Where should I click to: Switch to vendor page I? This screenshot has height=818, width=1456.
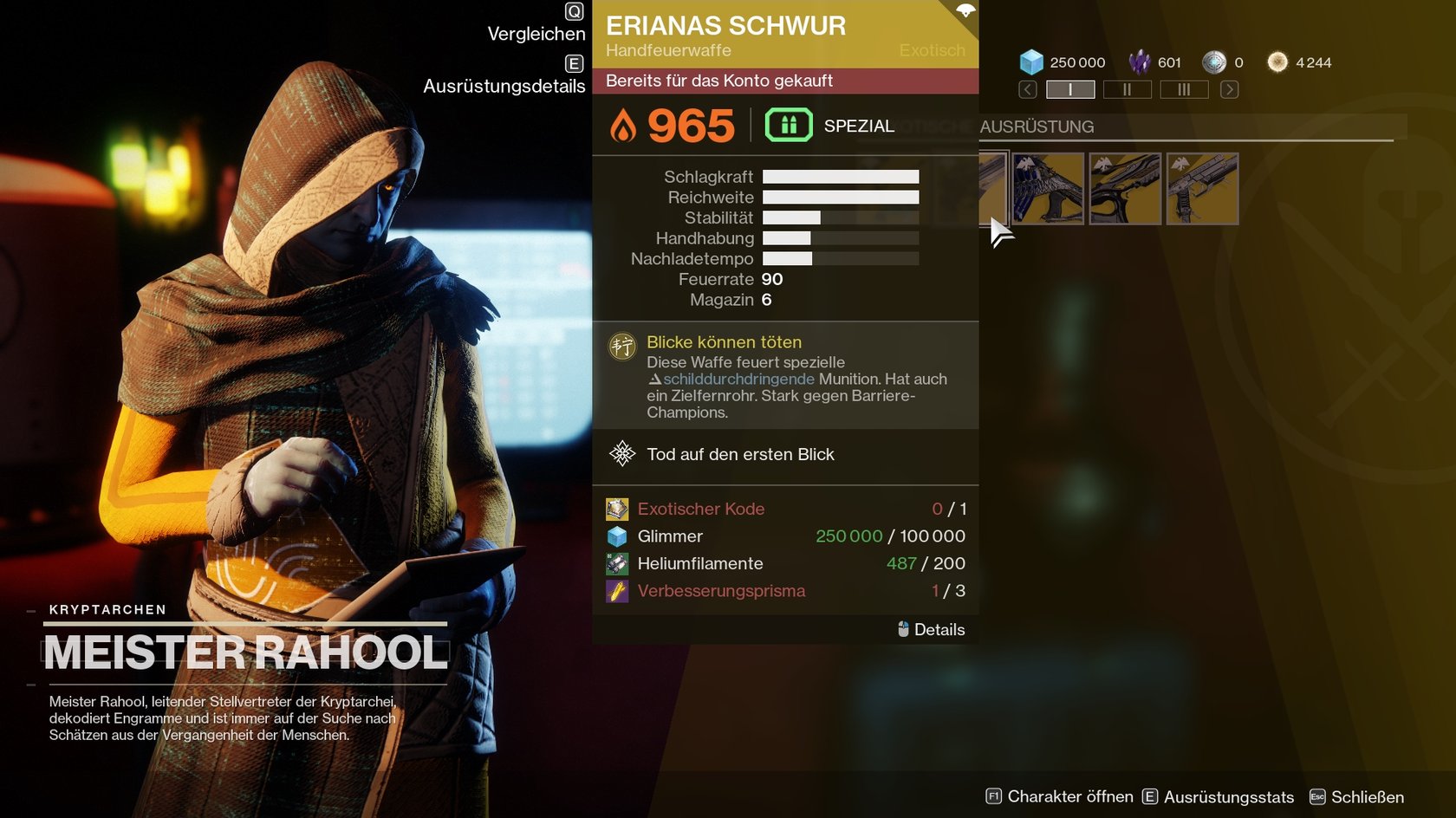(x=1070, y=89)
